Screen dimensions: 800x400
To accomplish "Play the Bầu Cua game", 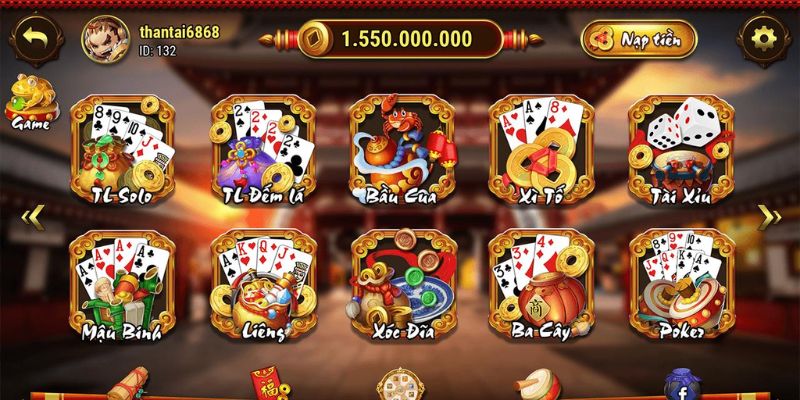I will click(402, 150).
